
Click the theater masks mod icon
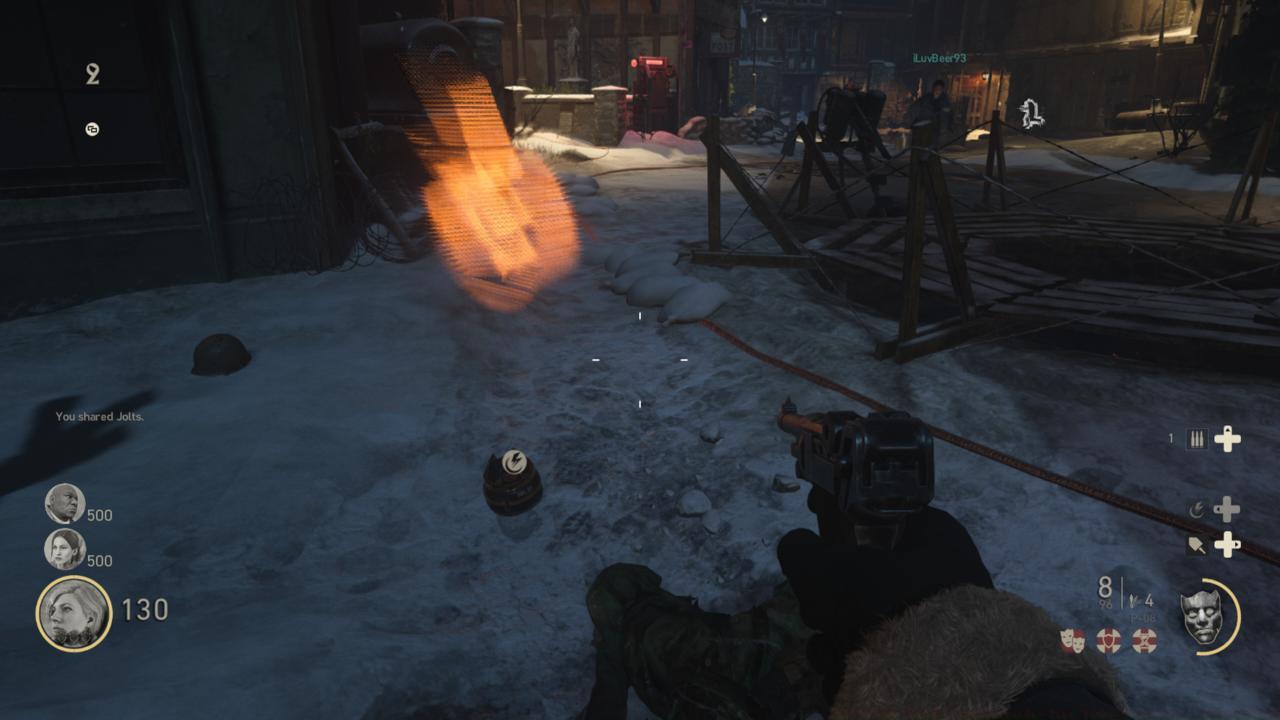(1073, 641)
